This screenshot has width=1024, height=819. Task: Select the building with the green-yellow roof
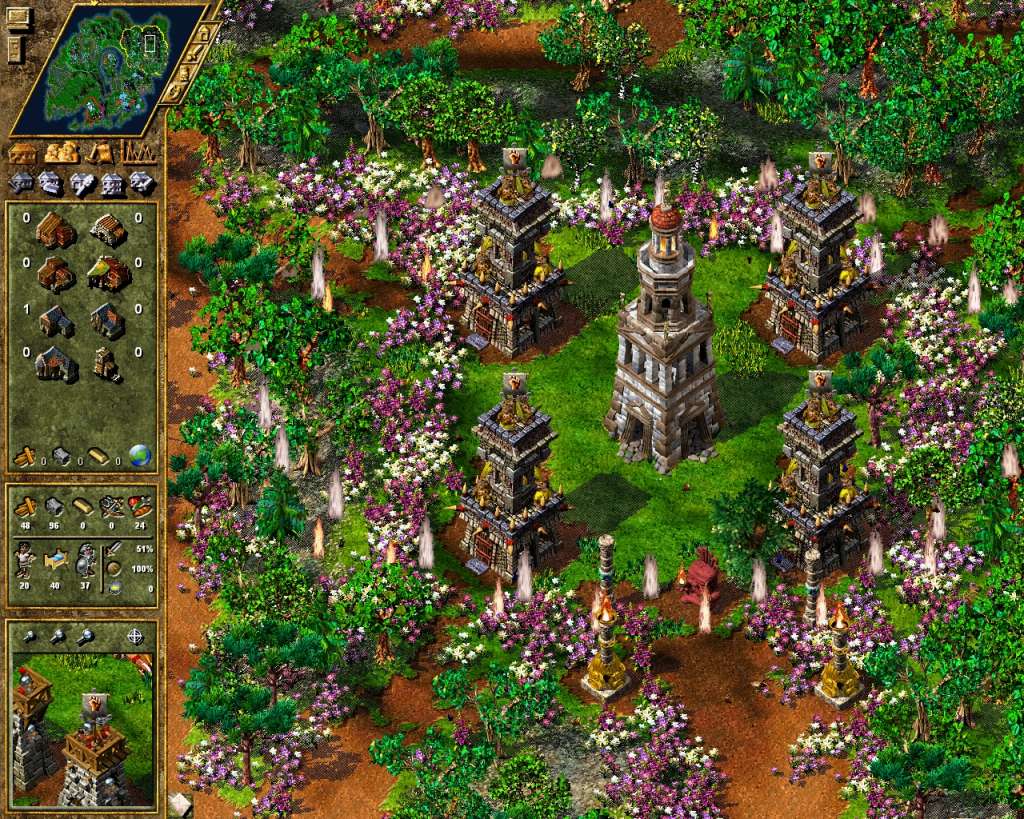(107, 272)
